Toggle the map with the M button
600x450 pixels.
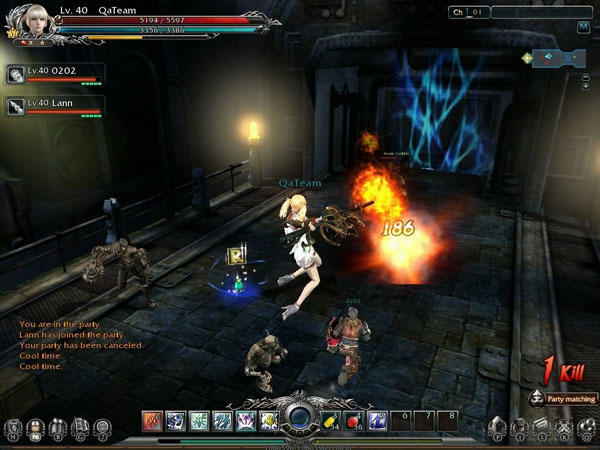coord(583,27)
